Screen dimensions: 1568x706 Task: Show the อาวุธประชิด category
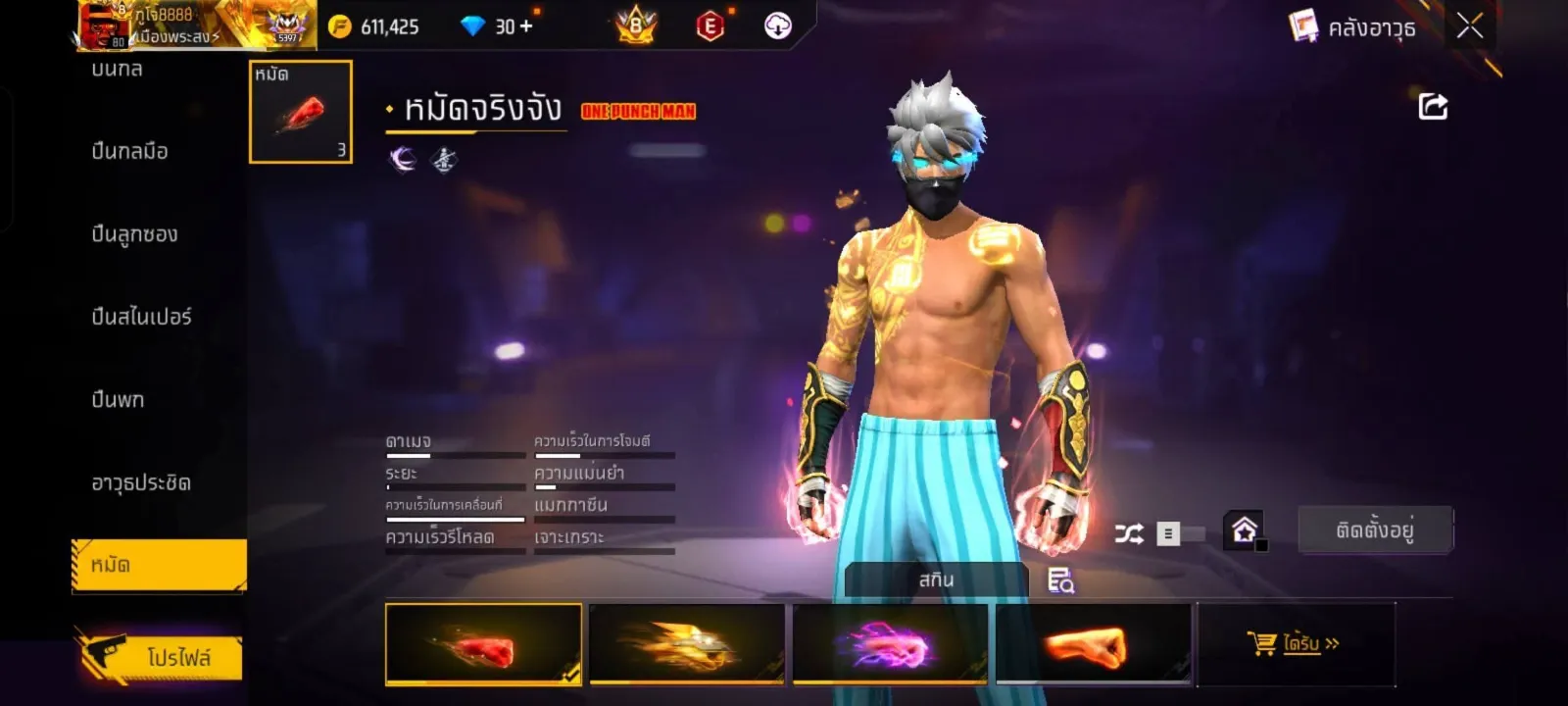pos(141,482)
